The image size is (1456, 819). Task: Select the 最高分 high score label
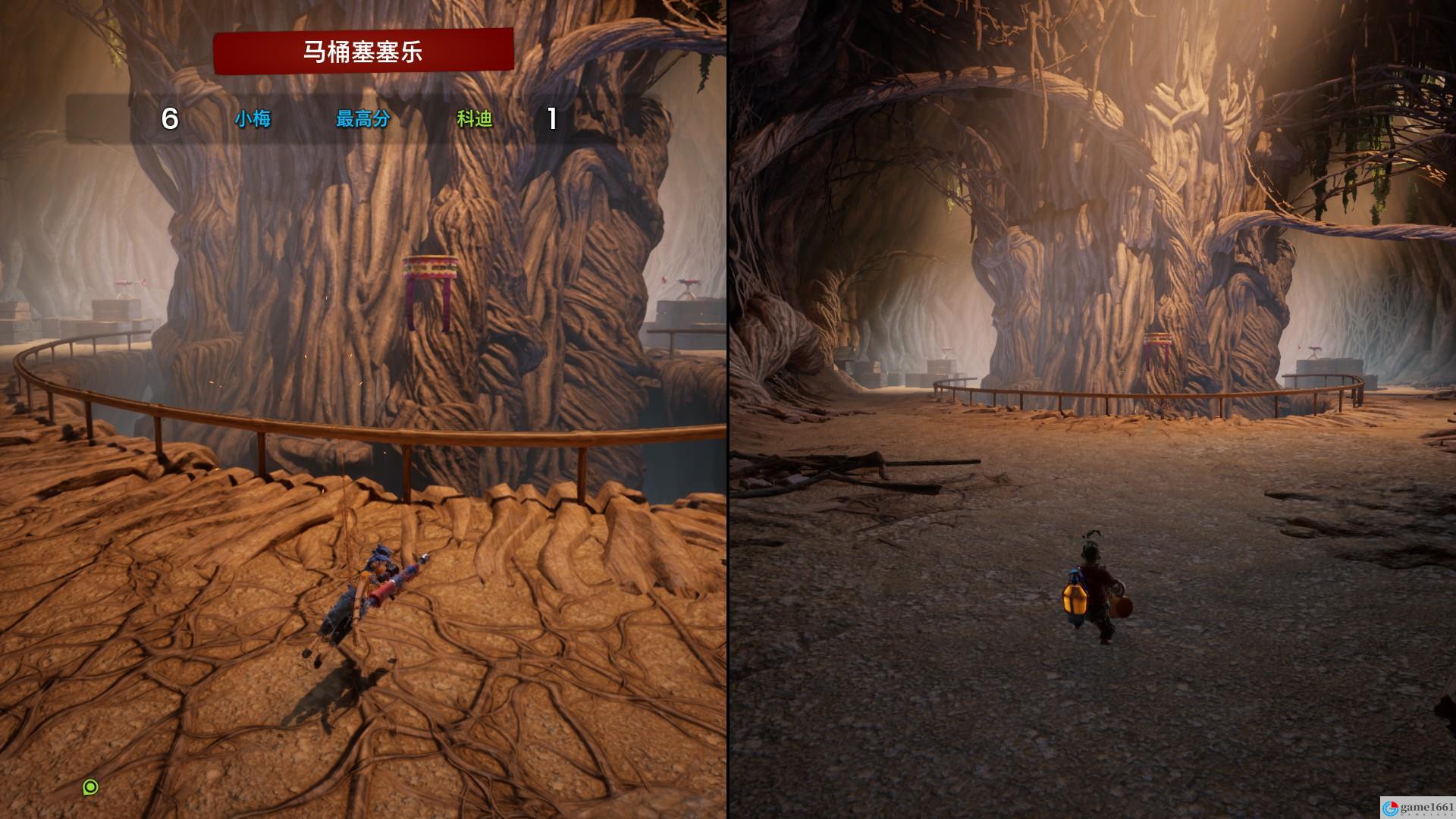[362, 119]
